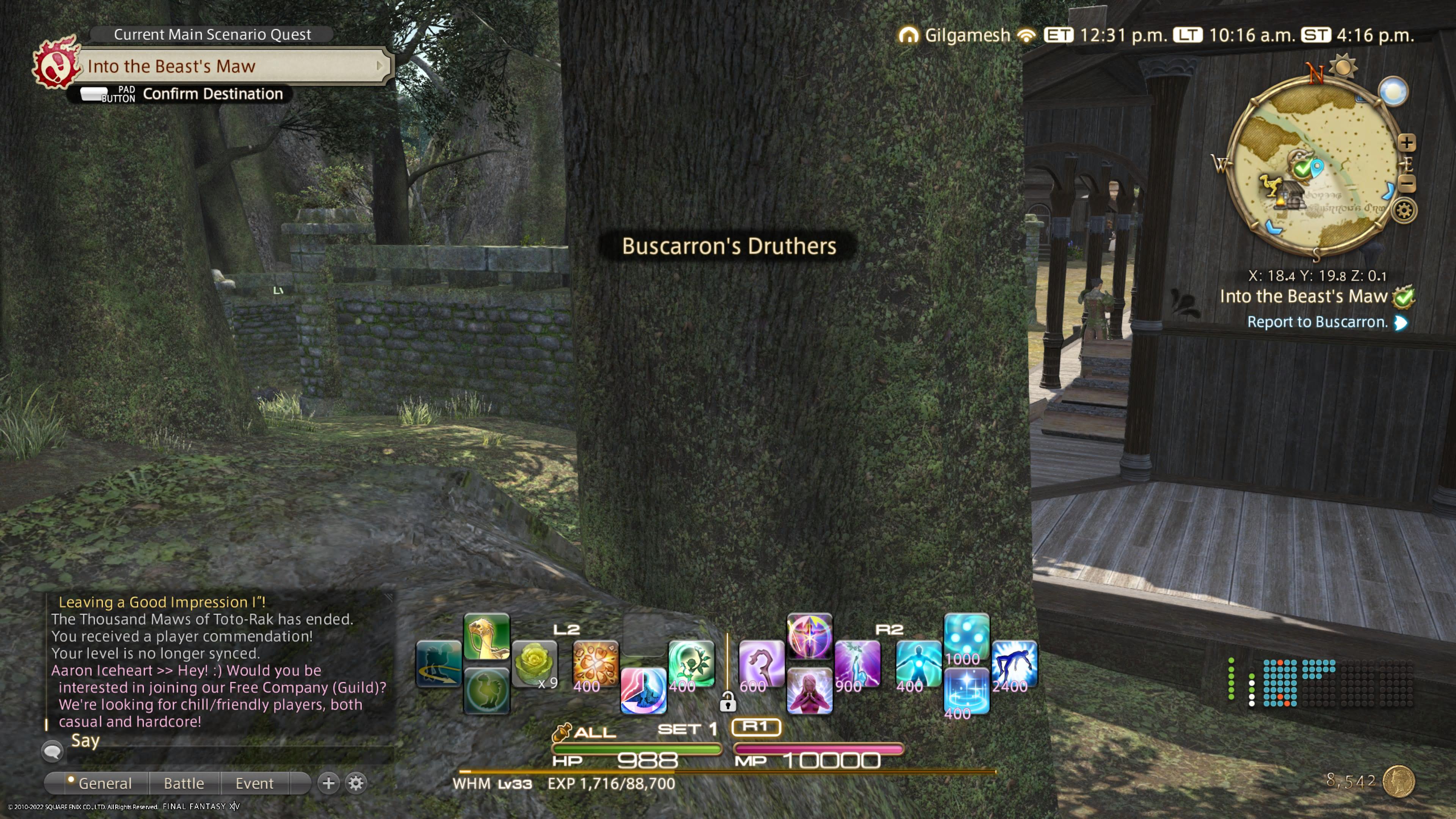Zoom in the minimap with plus button
Viewport: 1456px width, 819px height.
click(x=1406, y=143)
